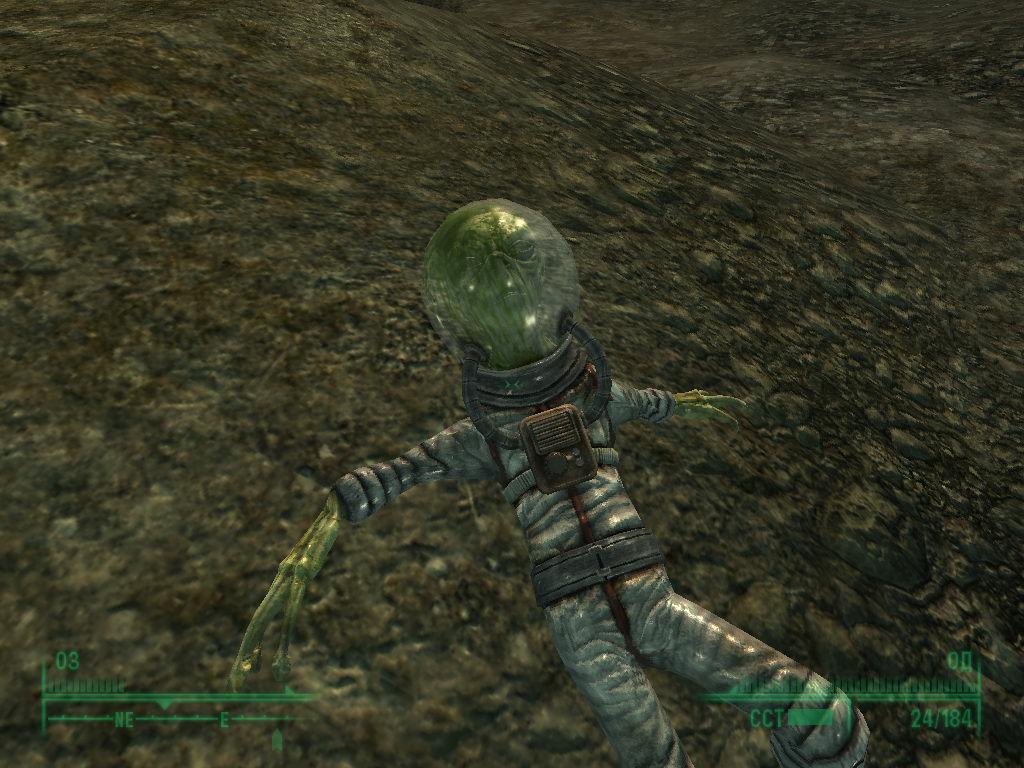1024x768 pixels.
Task: Click the compass strip showing NE and E
Action: pyautogui.click(x=170, y=718)
